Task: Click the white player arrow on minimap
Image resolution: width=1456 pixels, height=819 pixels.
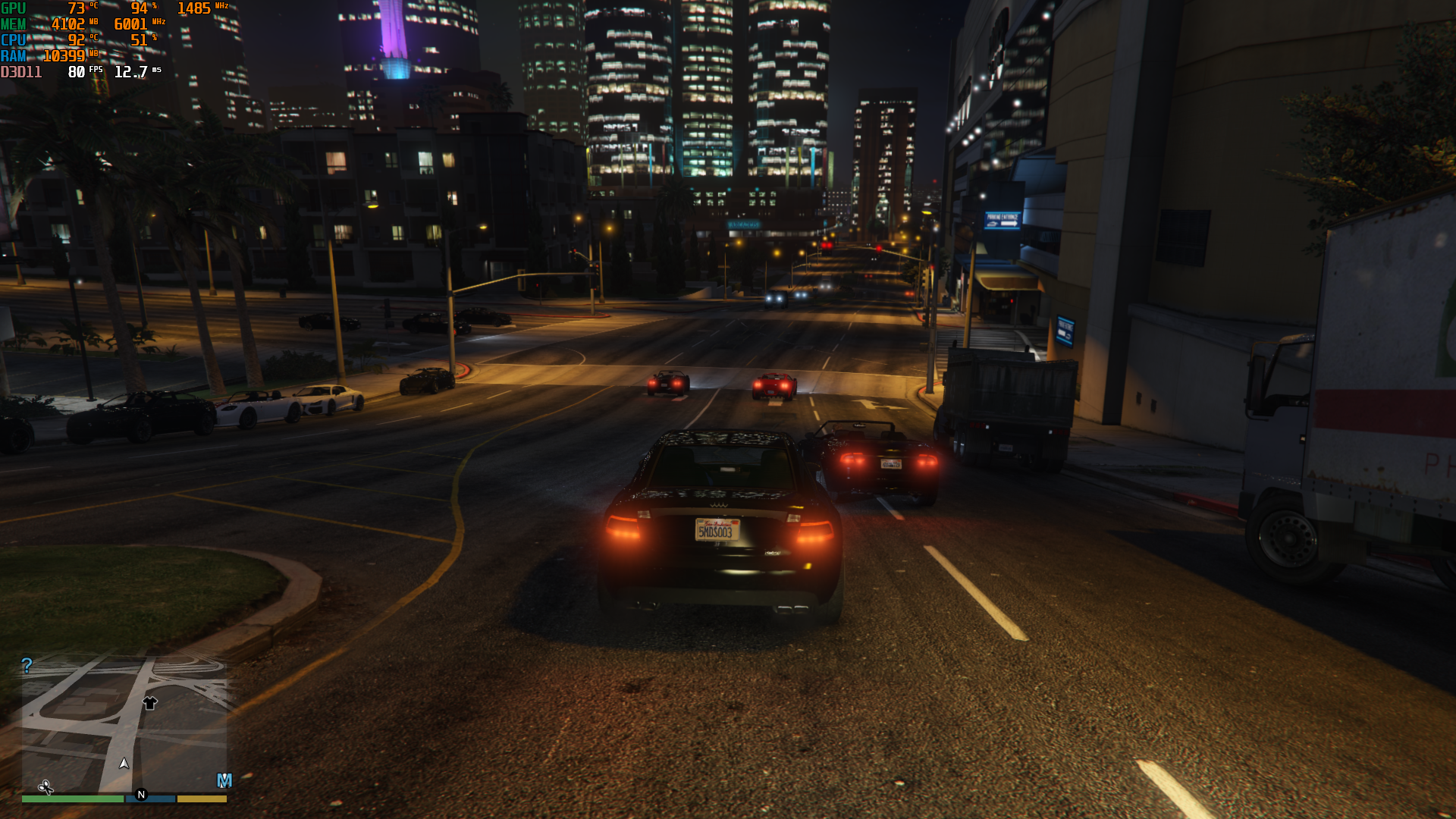Action: point(124,763)
